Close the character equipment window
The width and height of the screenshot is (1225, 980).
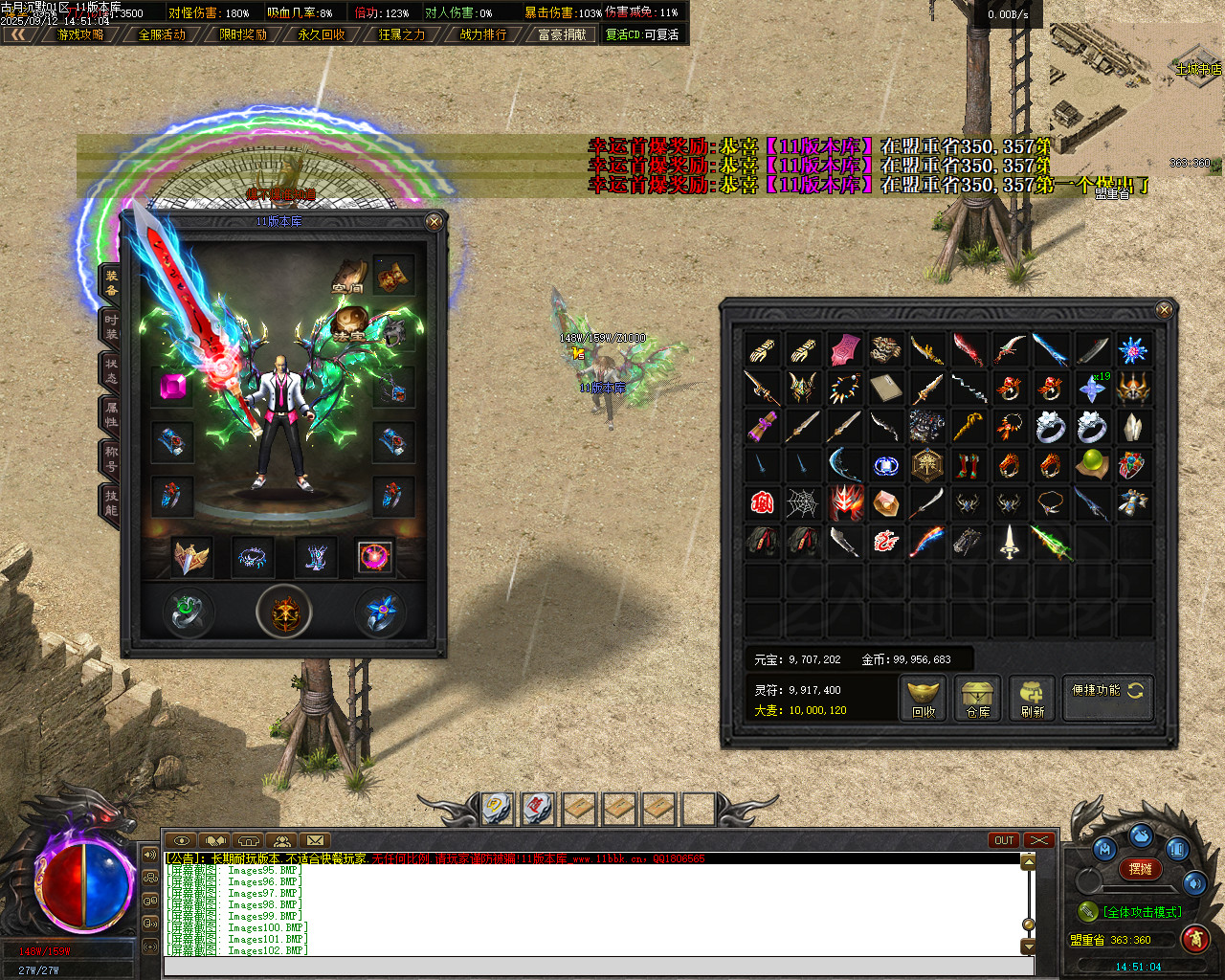(434, 222)
